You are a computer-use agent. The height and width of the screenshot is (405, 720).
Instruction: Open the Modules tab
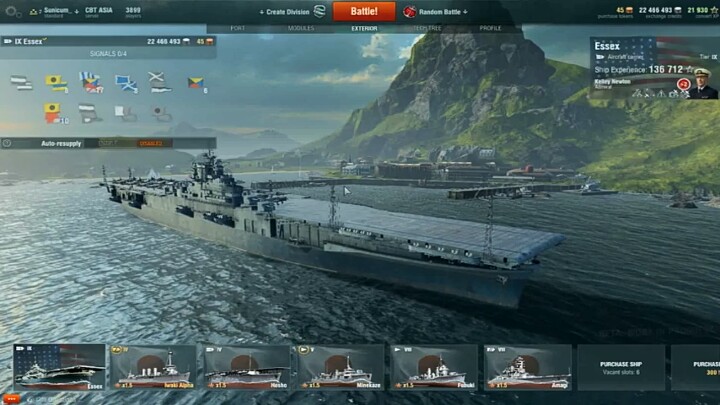pos(301,28)
